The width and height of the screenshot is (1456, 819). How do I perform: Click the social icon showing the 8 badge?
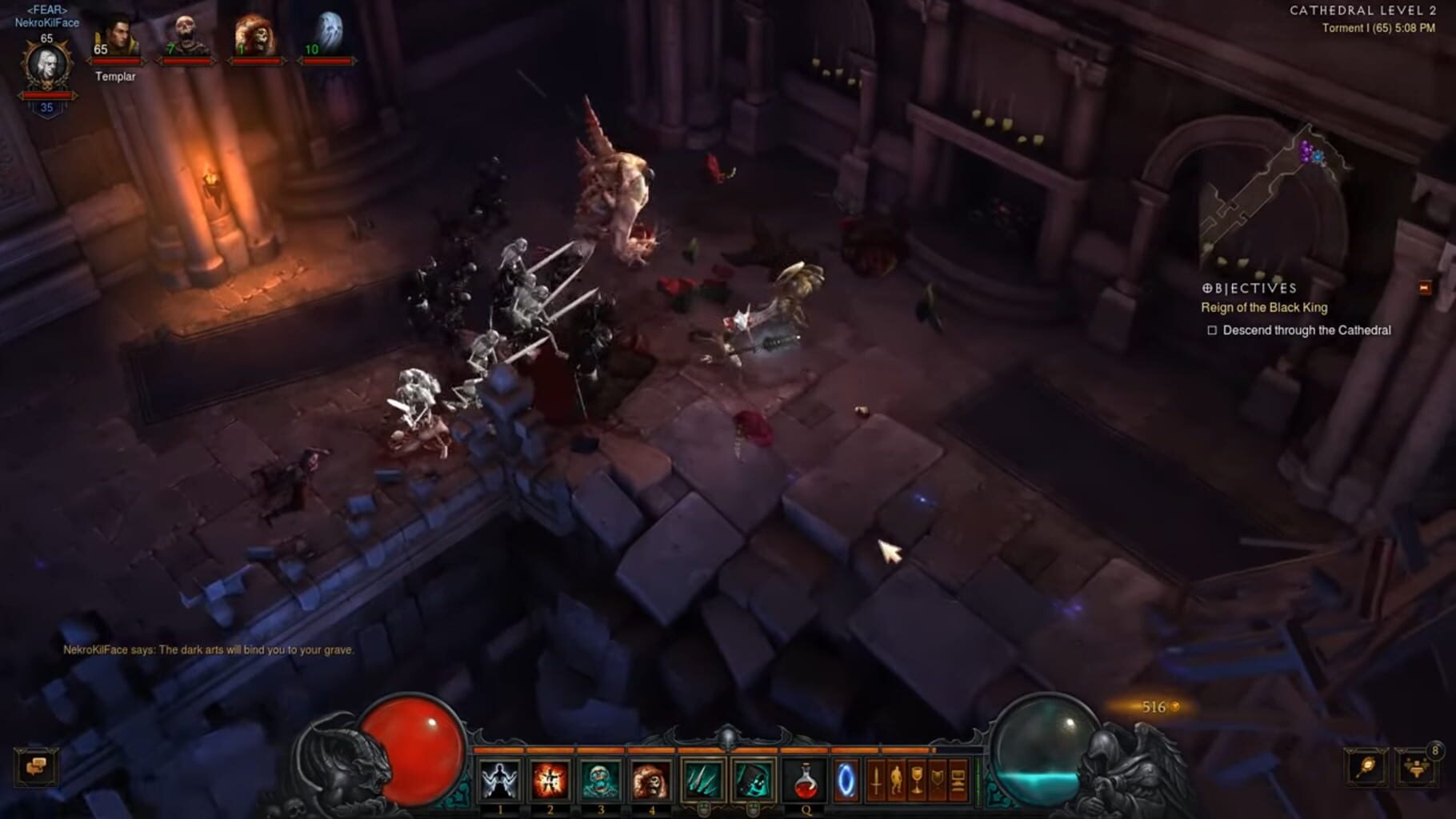point(1418,769)
